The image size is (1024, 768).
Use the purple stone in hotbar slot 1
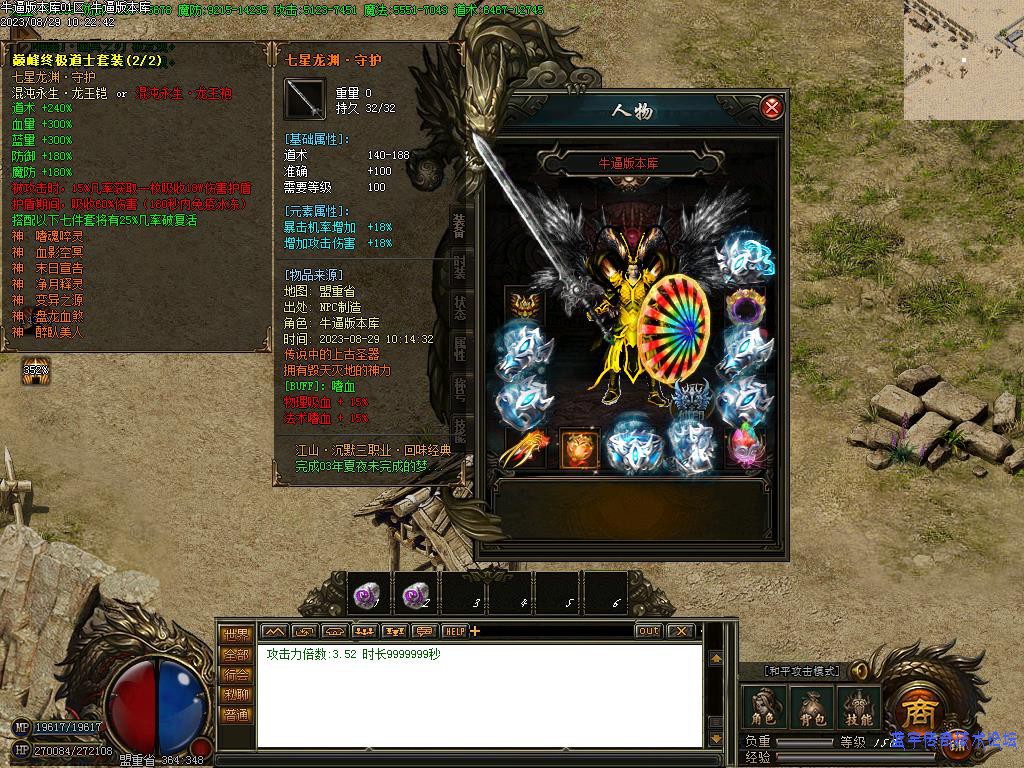[x=367, y=594]
